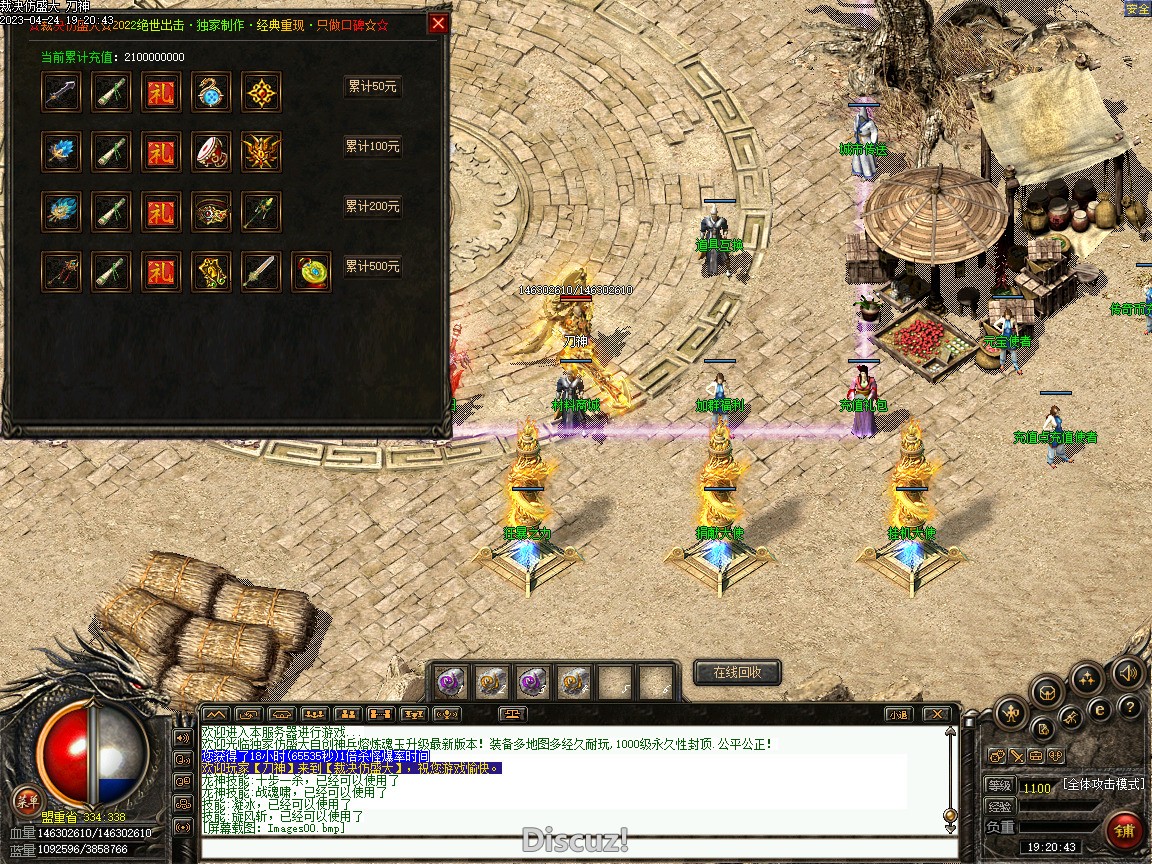Screen dimensions: 1152x864
Task: Select the blue swan amulet reward icon
Action: 211,92
